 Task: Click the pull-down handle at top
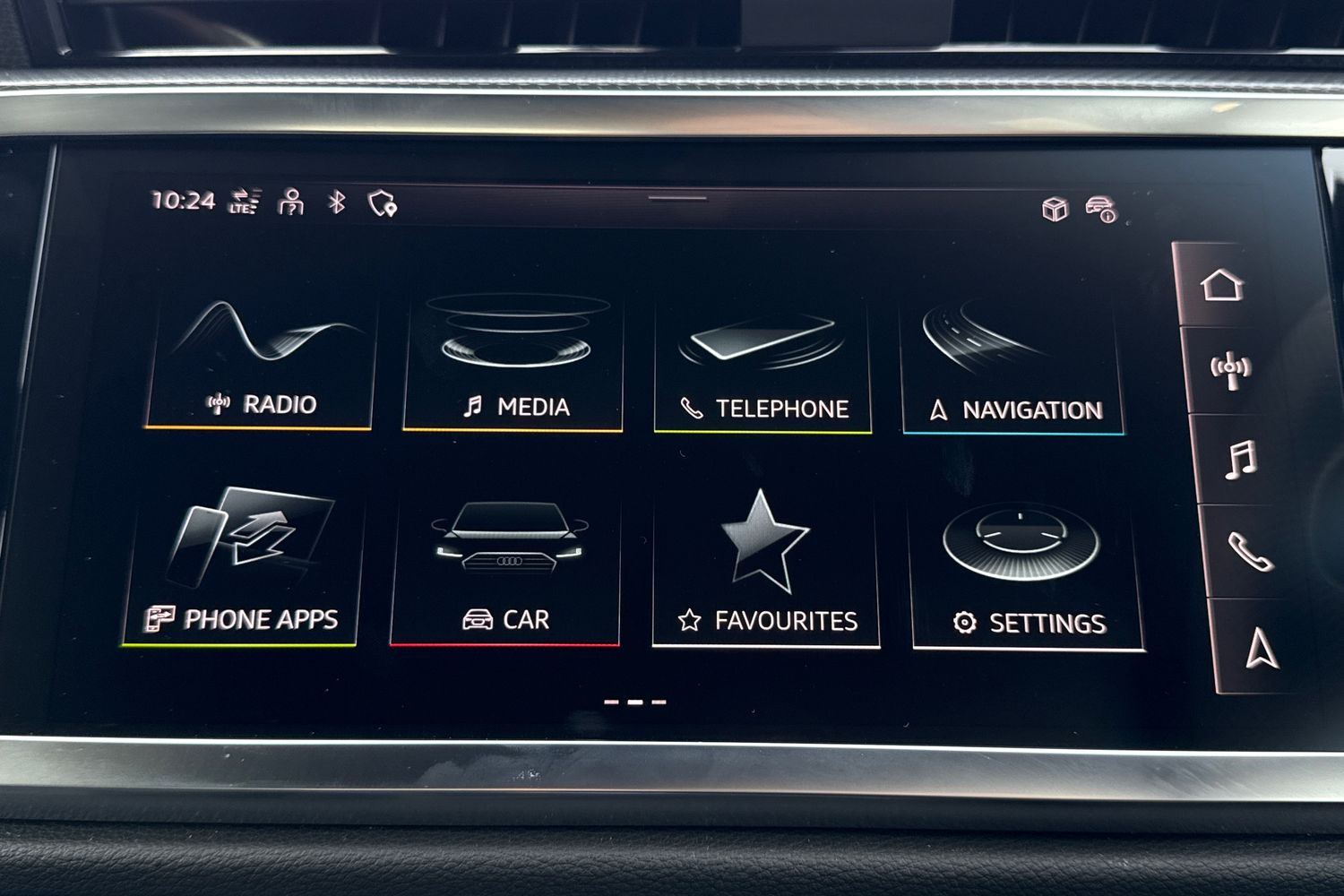(x=677, y=199)
